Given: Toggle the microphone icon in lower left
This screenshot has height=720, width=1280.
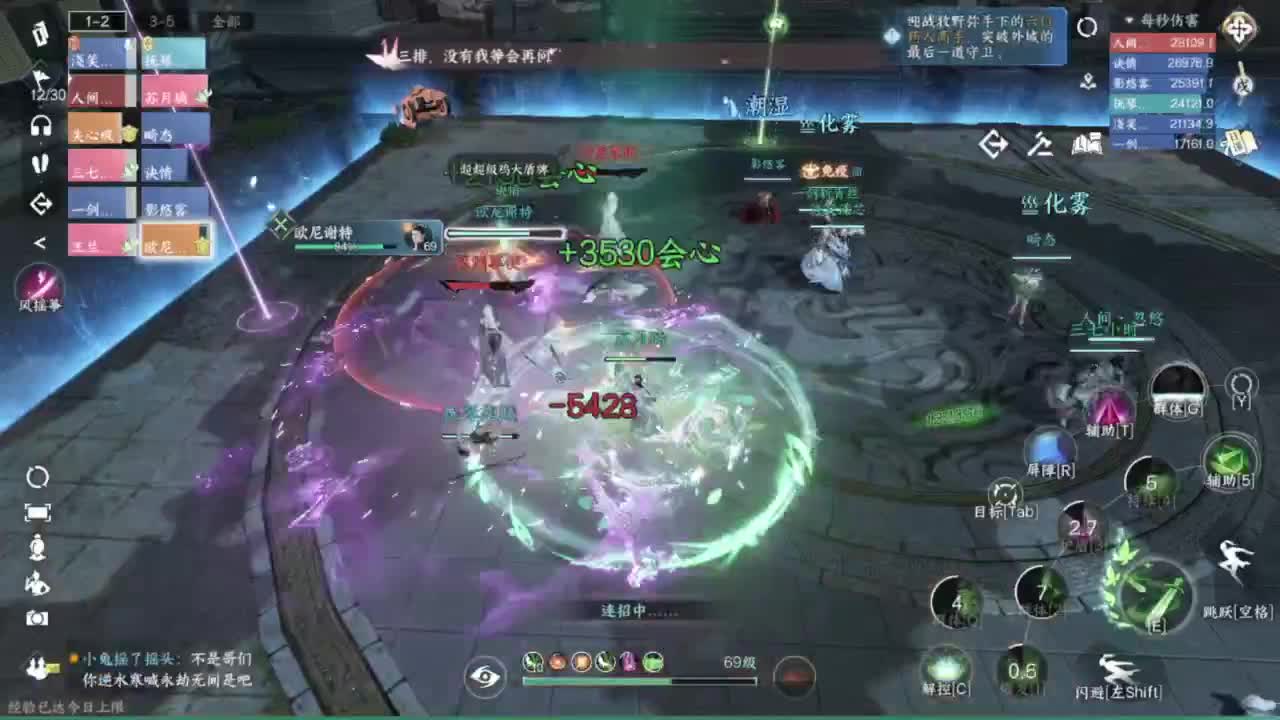Looking at the screenshot, I should [38, 547].
